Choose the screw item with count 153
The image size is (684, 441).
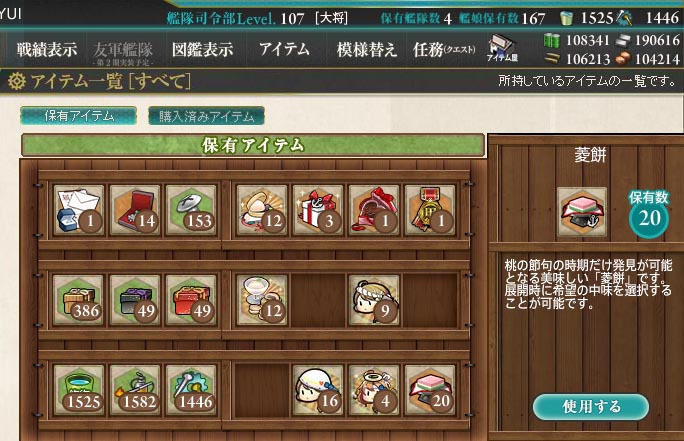(x=190, y=209)
